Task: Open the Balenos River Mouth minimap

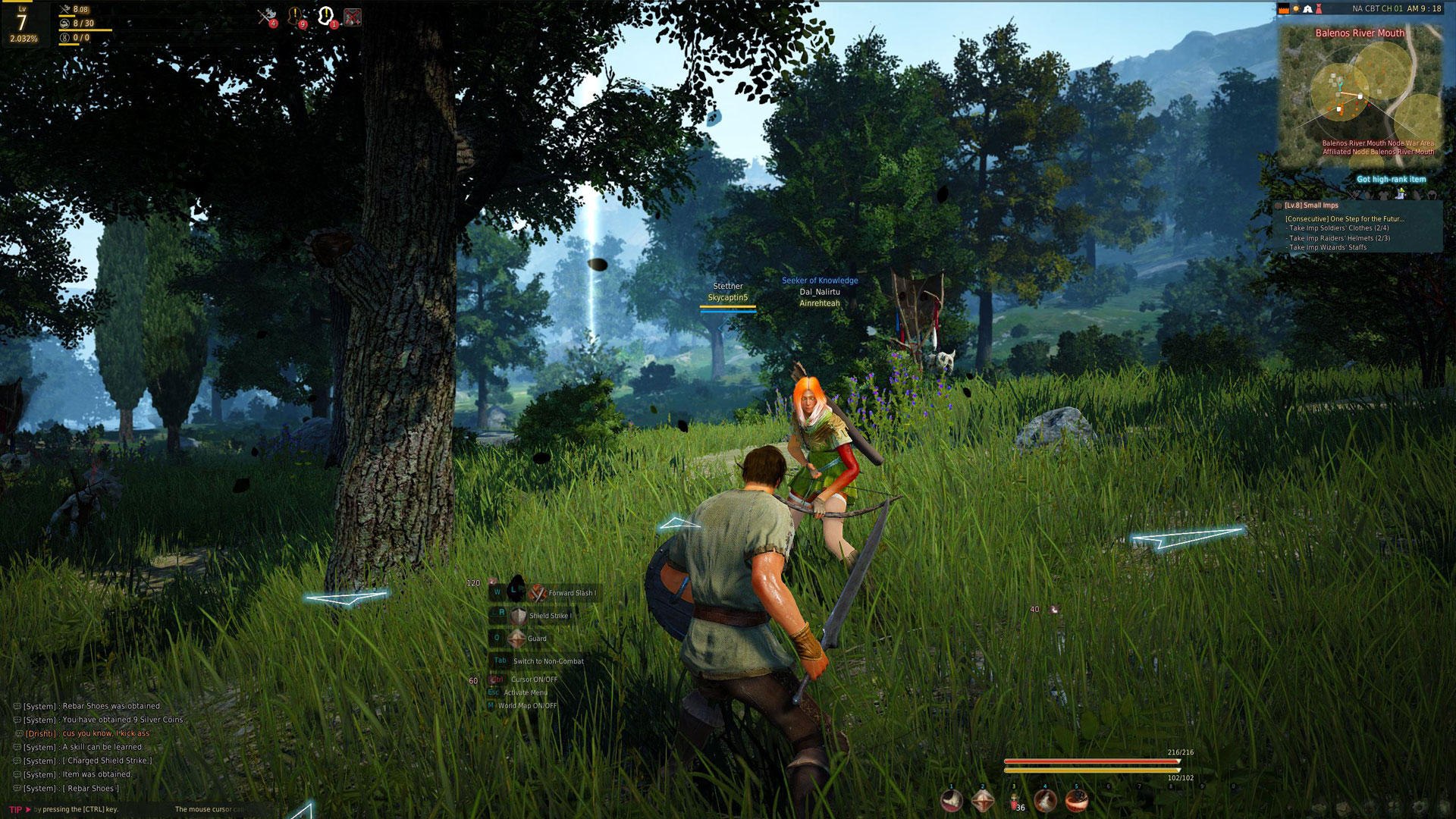Action: click(x=1360, y=95)
